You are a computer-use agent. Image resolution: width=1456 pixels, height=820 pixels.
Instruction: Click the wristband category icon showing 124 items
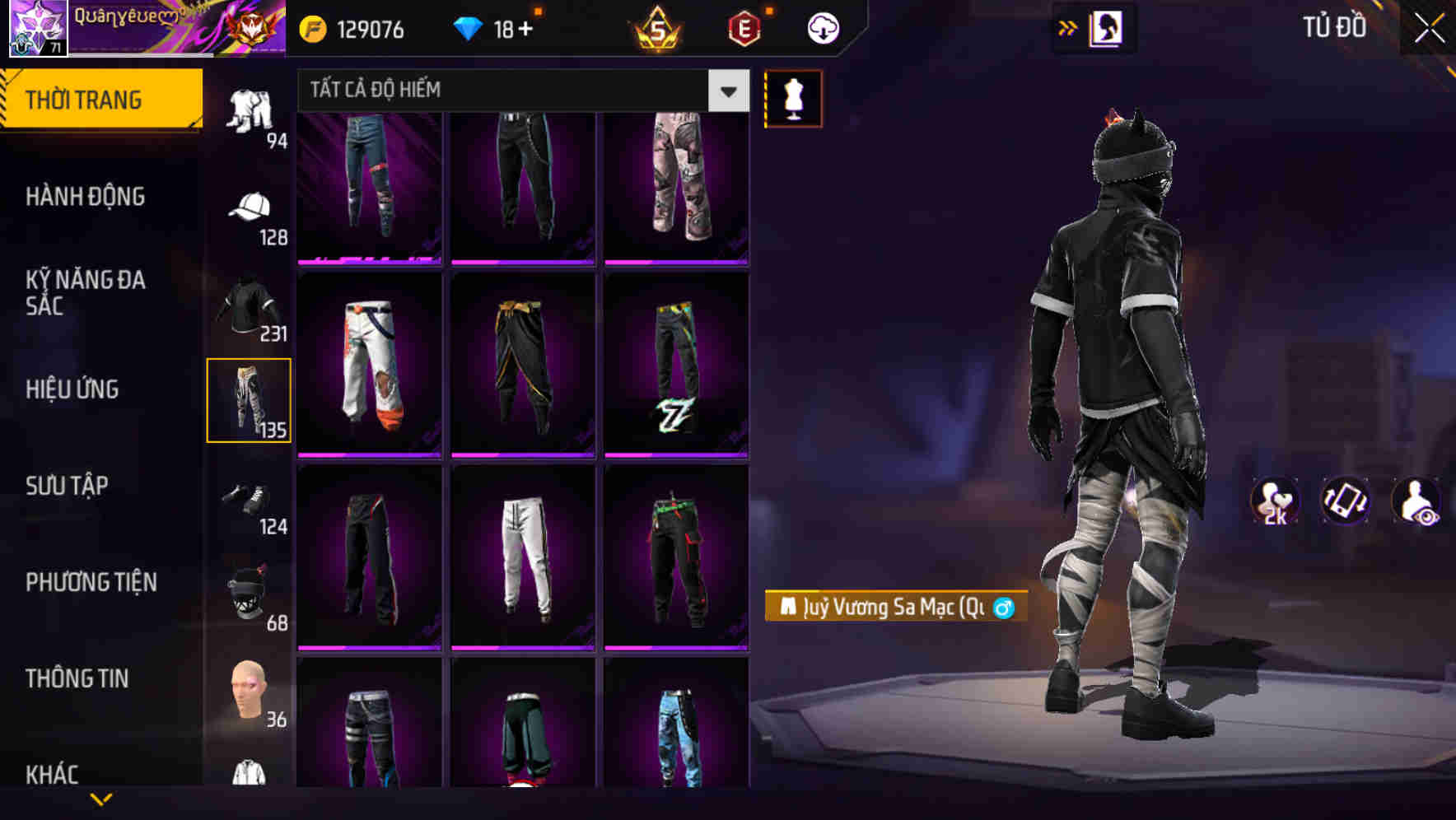click(x=250, y=496)
